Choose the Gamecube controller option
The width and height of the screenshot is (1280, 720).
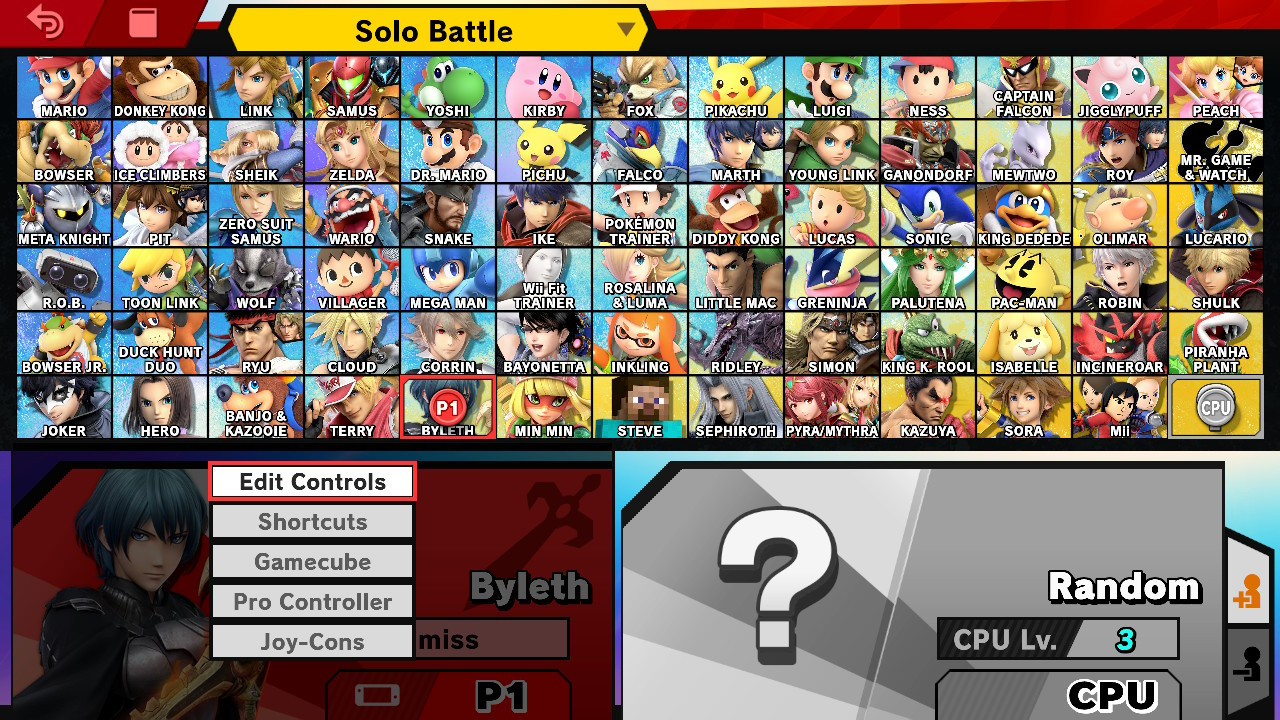312,561
